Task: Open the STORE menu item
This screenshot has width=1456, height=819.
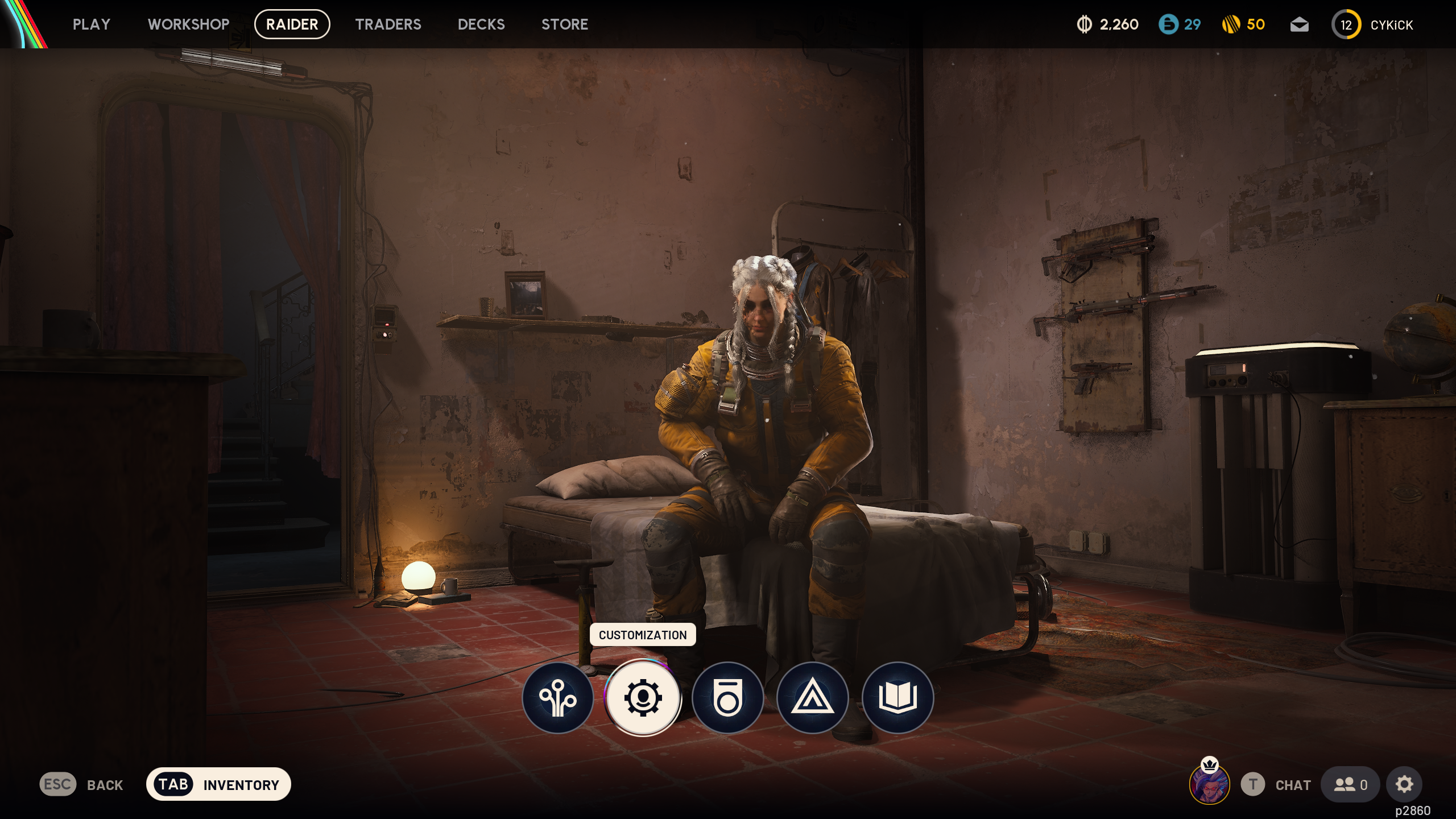Action: tap(565, 24)
